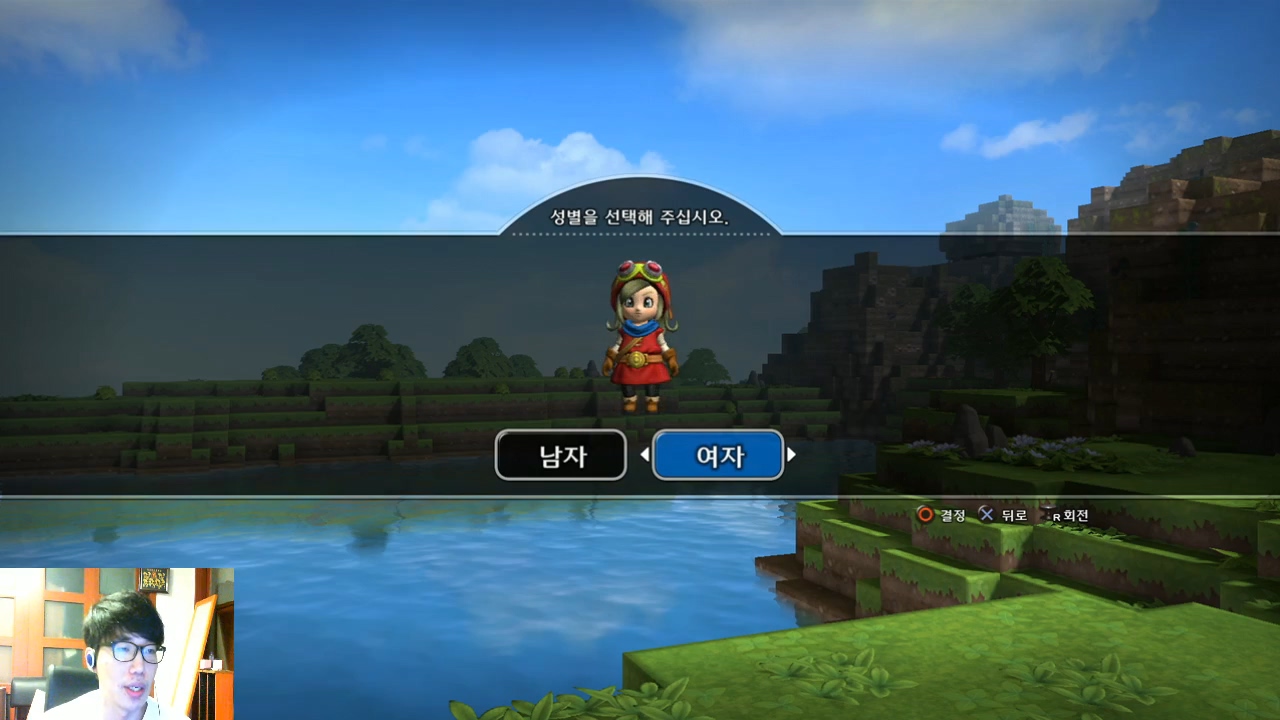This screenshot has height=720, width=1280.
Task: Choose the 남자 (male) gender option
Action: pos(561,456)
